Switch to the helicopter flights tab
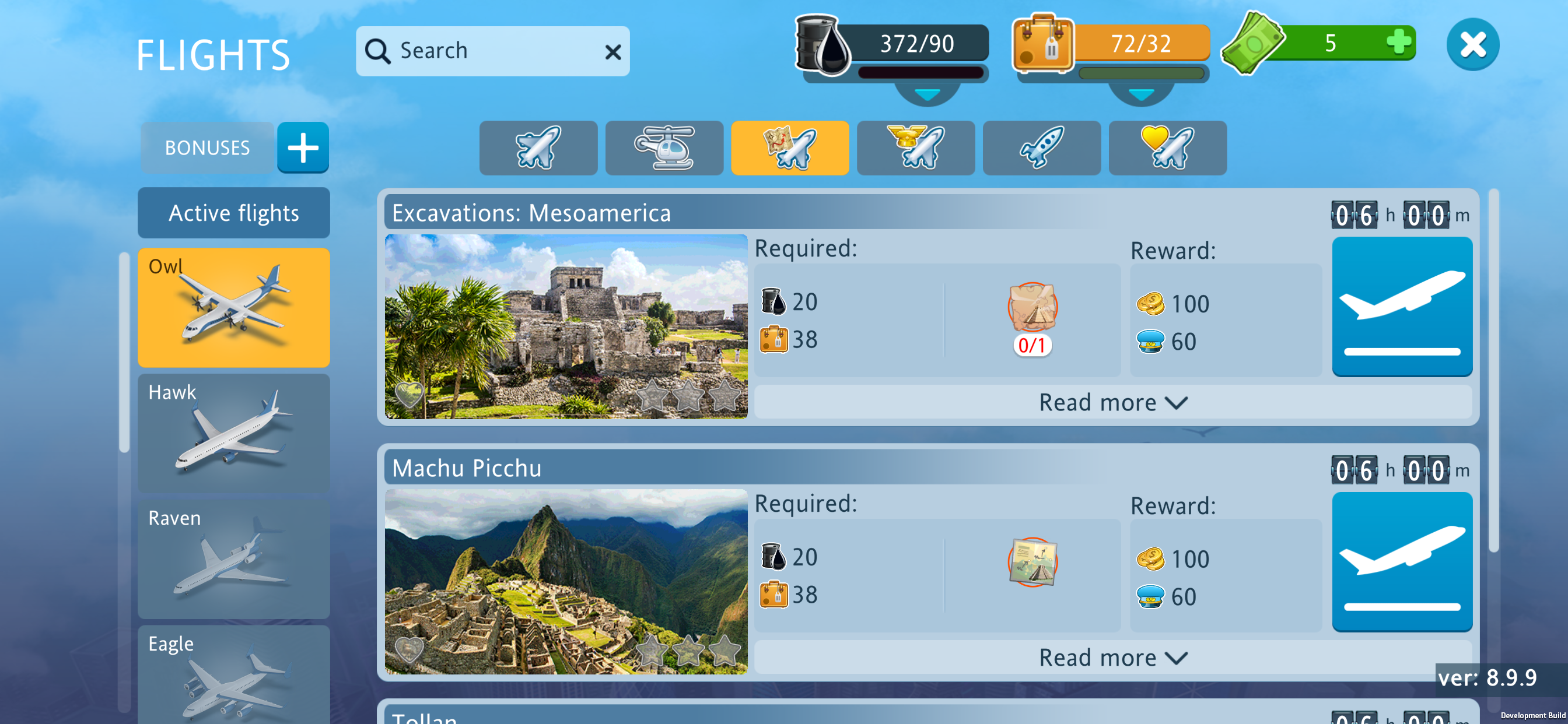This screenshot has height=724, width=1568. [664, 148]
